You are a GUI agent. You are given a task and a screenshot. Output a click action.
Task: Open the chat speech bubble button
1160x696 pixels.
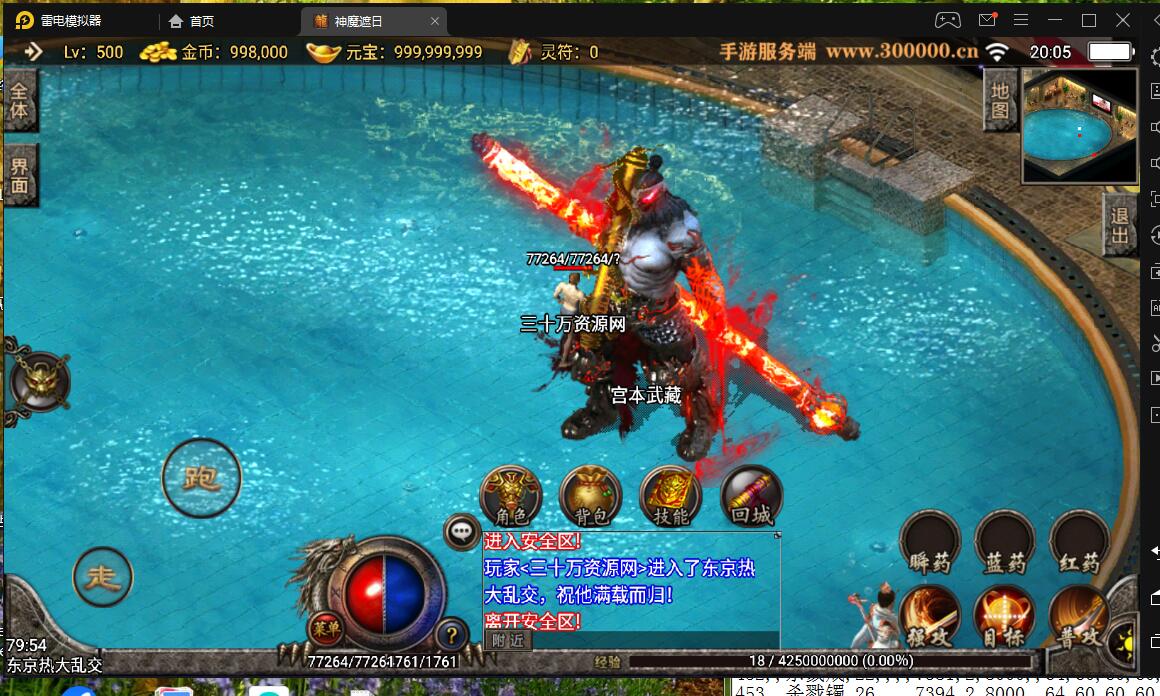[x=461, y=531]
